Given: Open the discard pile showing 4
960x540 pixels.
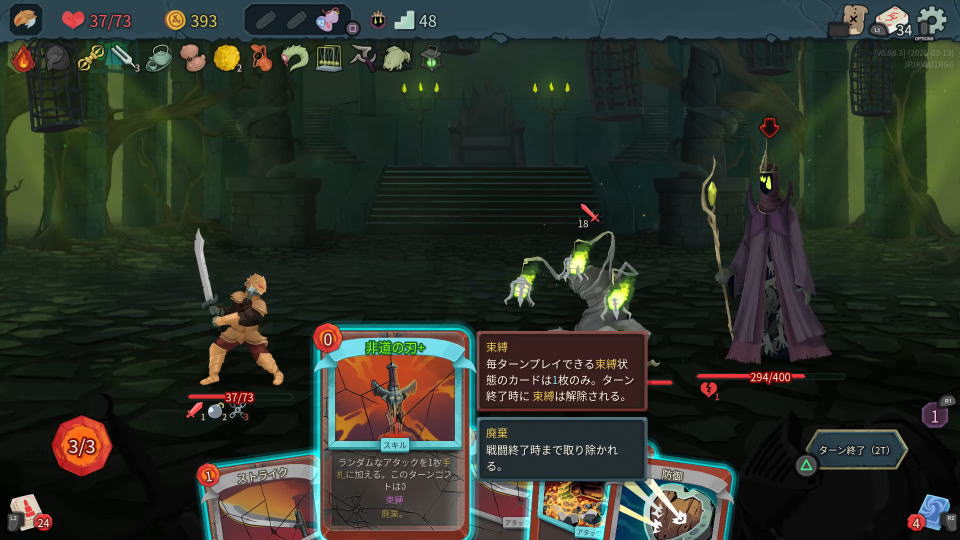Looking at the screenshot, I should point(932,512).
